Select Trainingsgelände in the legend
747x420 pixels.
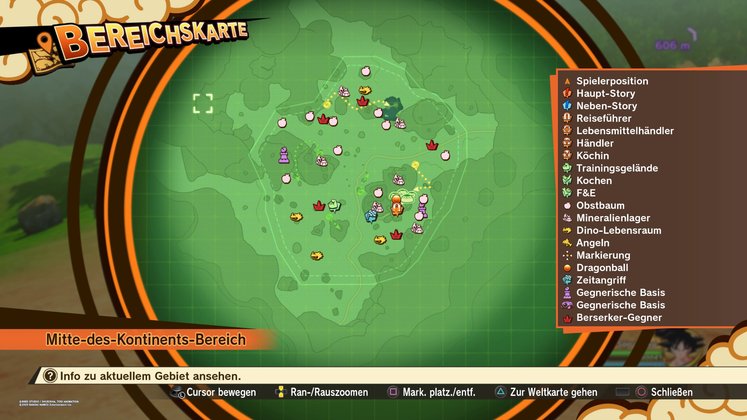coord(616,168)
